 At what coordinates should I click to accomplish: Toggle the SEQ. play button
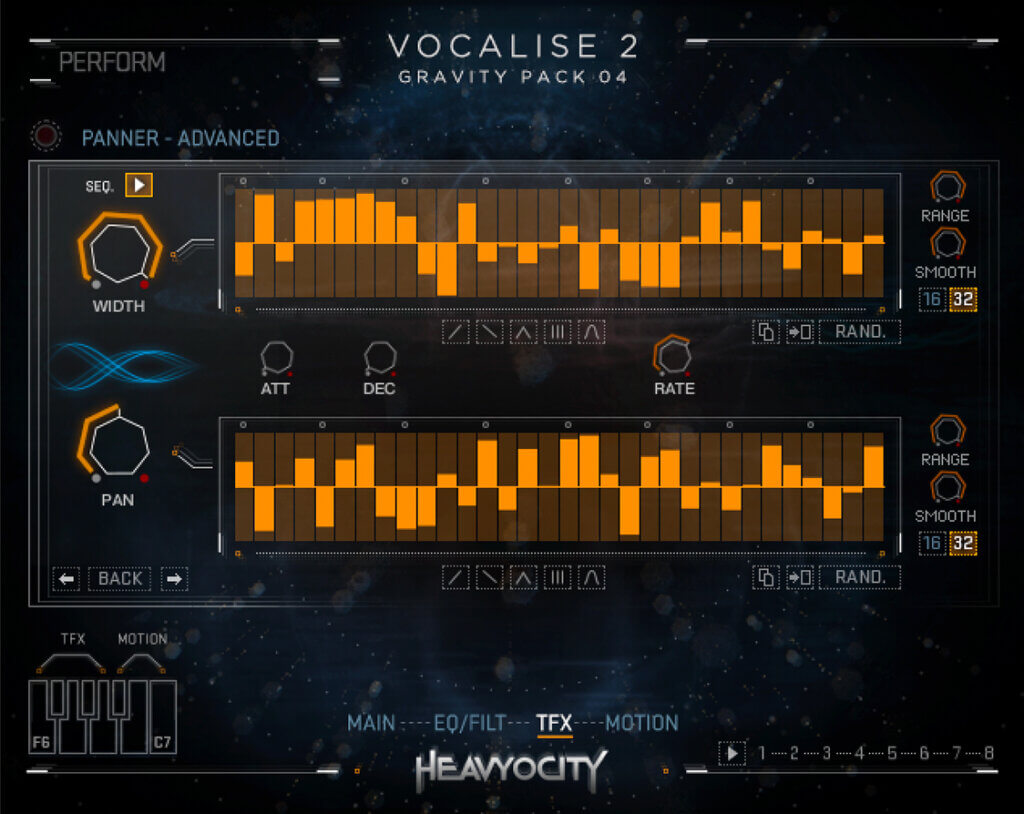(x=139, y=185)
